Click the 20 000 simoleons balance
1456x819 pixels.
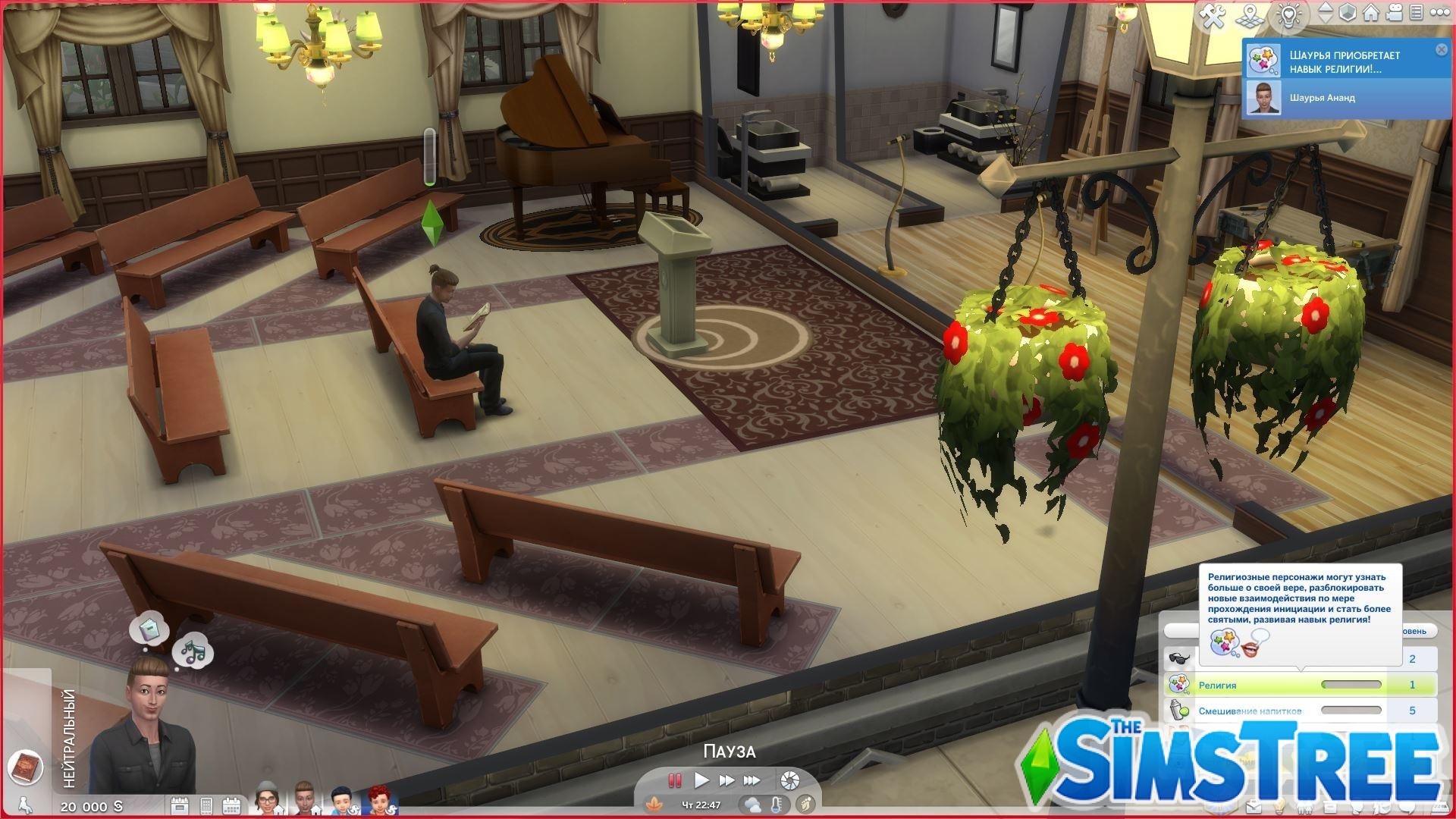click(89, 806)
